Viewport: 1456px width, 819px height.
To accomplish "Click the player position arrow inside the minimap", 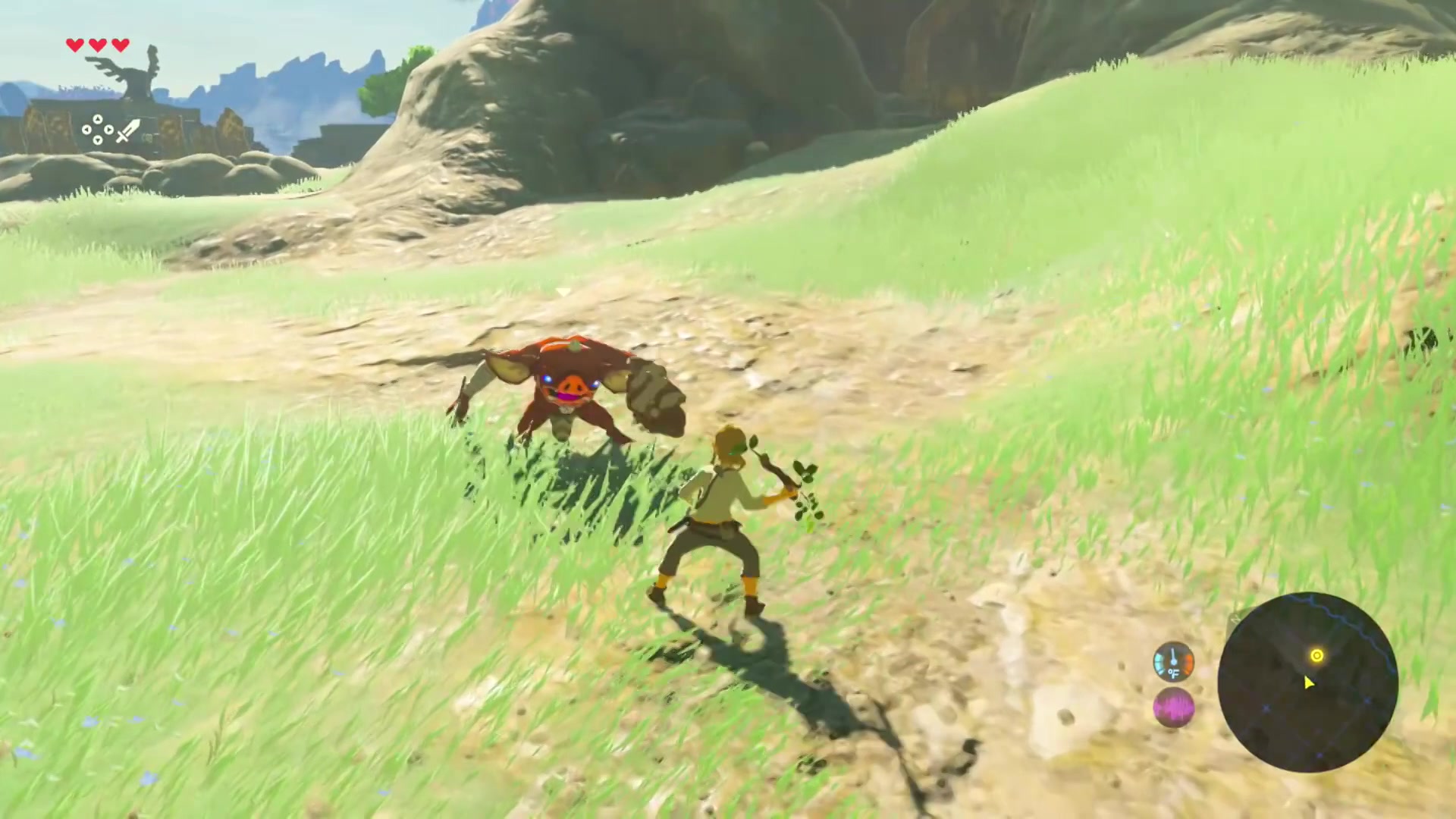I will point(1309,684).
